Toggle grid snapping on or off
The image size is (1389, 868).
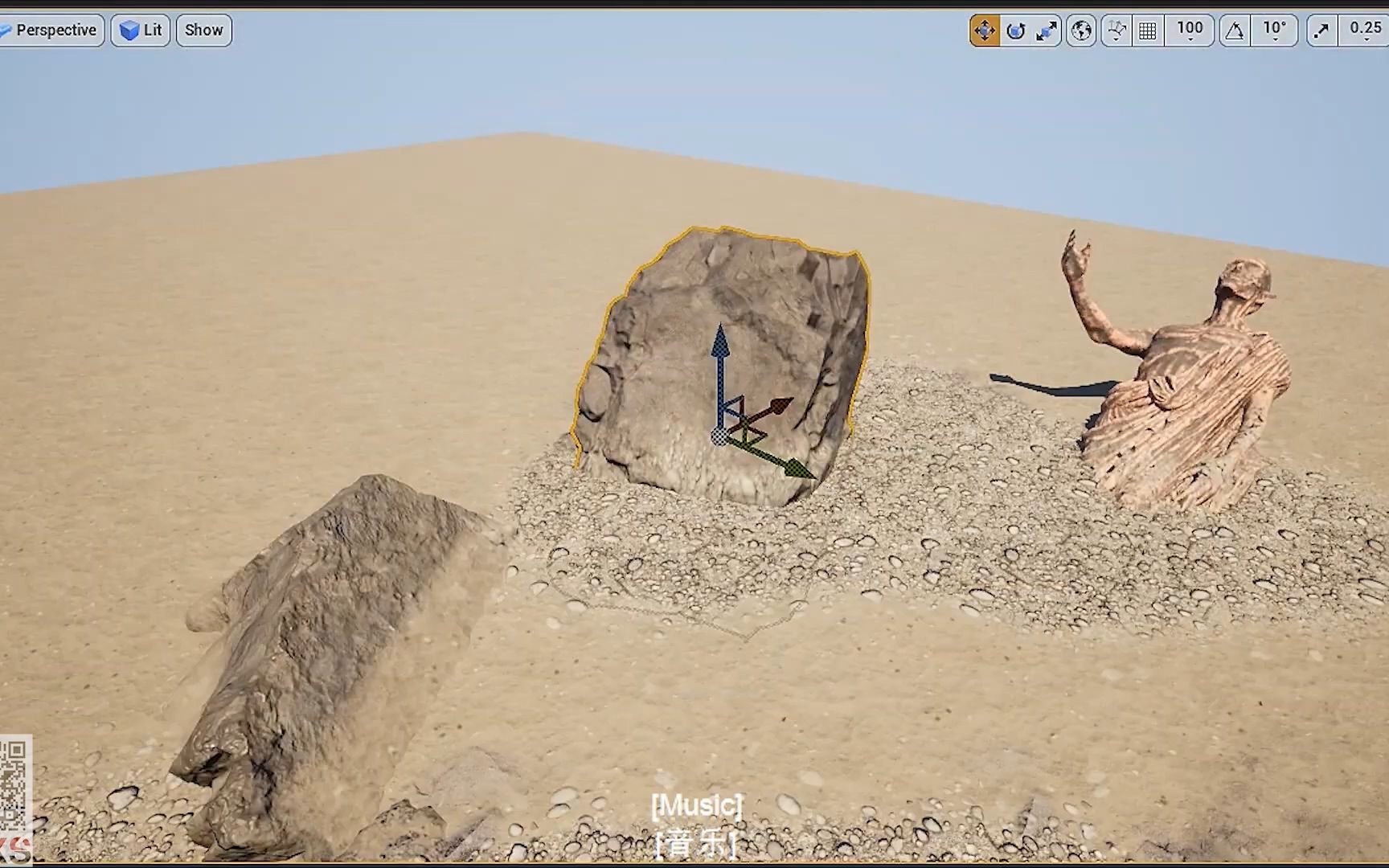(1148, 30)
